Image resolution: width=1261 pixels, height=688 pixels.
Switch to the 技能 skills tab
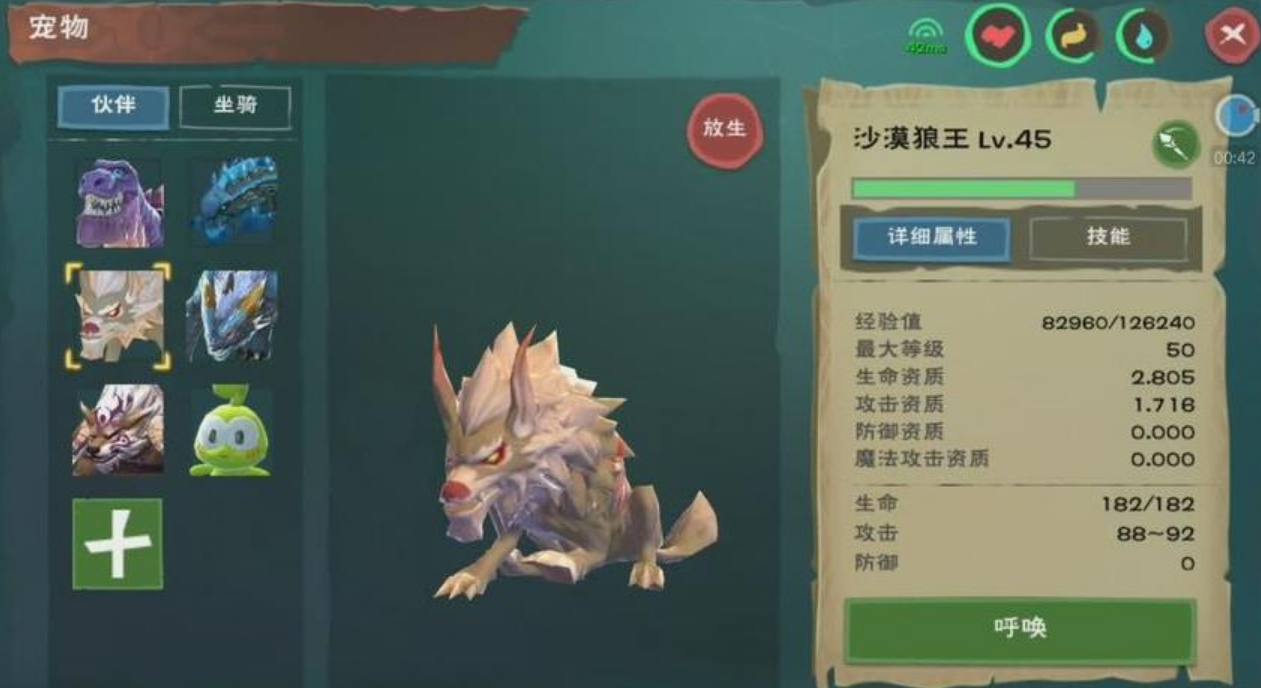point(1108,238)
